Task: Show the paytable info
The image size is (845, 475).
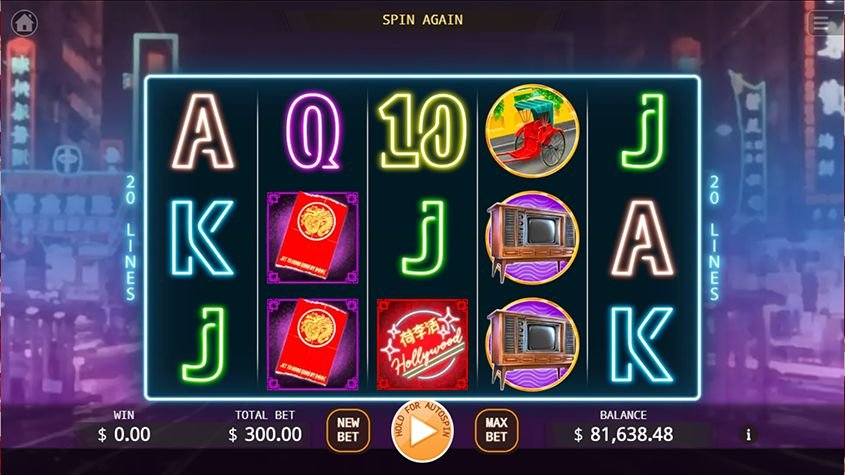Action: (748, 434)
